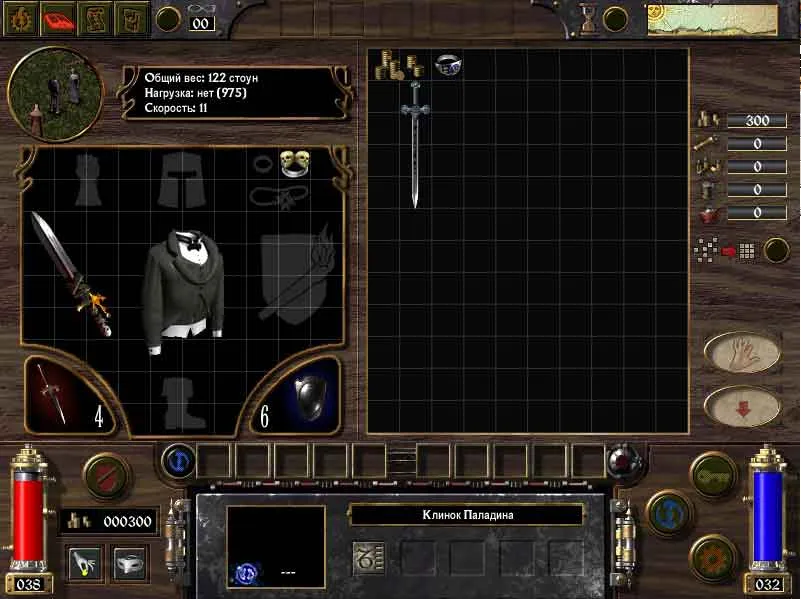Open the red logbook
The width and height of the screenshot is (801, 599).
(x=61, y=18)
